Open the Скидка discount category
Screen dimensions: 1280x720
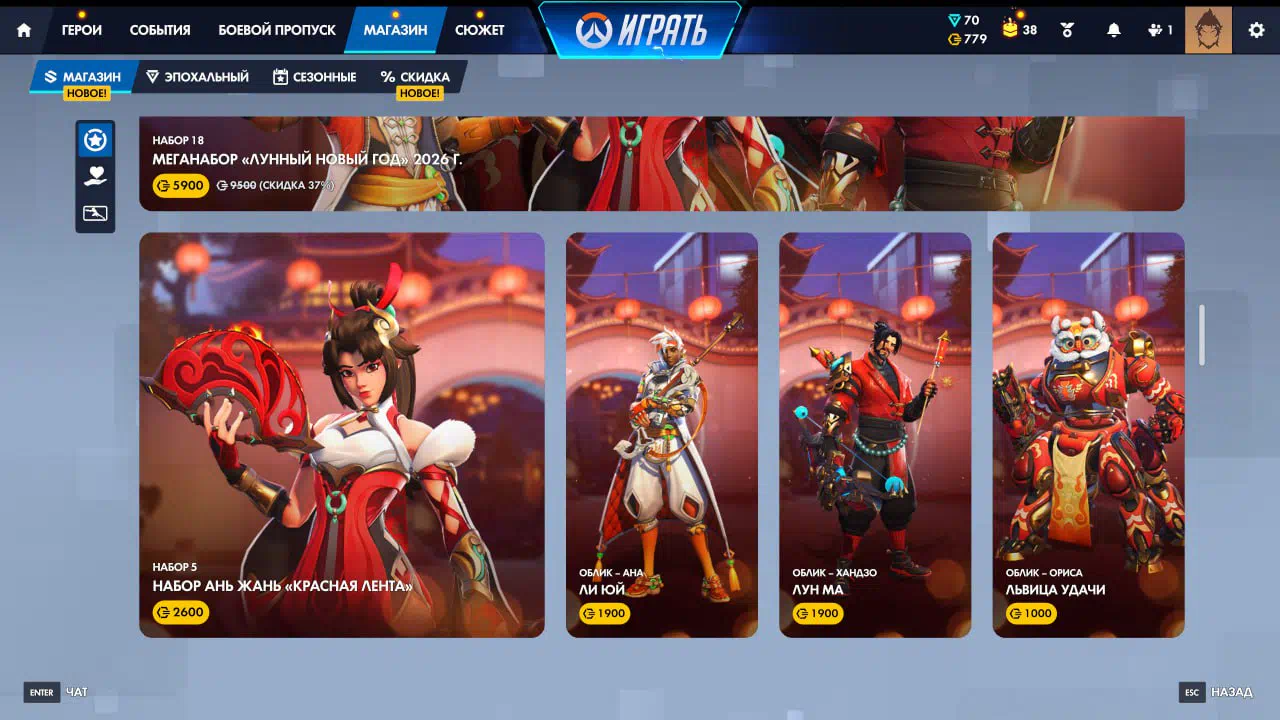pos(415,77)
